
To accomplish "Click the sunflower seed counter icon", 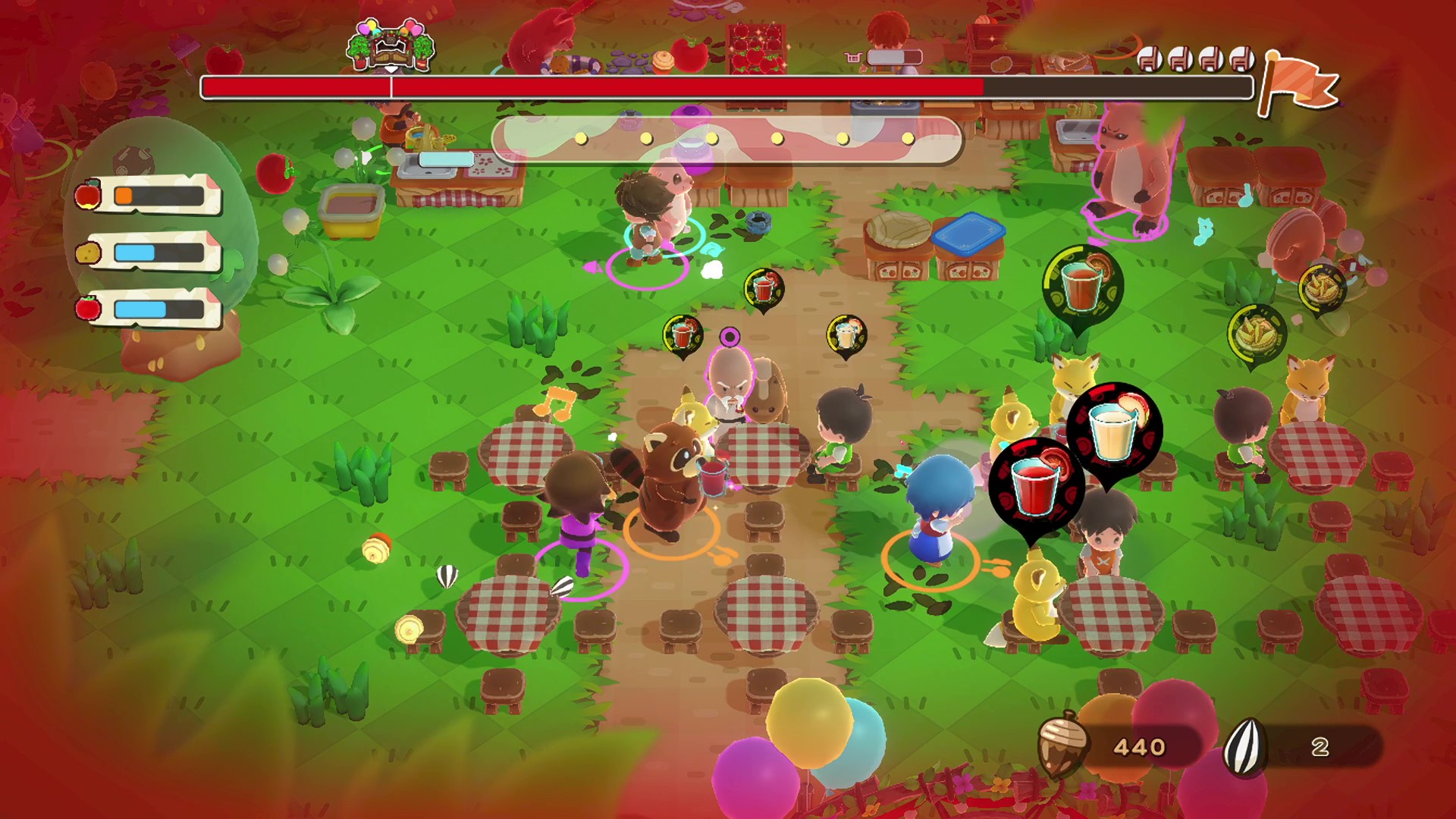I will click(1244, 746).
